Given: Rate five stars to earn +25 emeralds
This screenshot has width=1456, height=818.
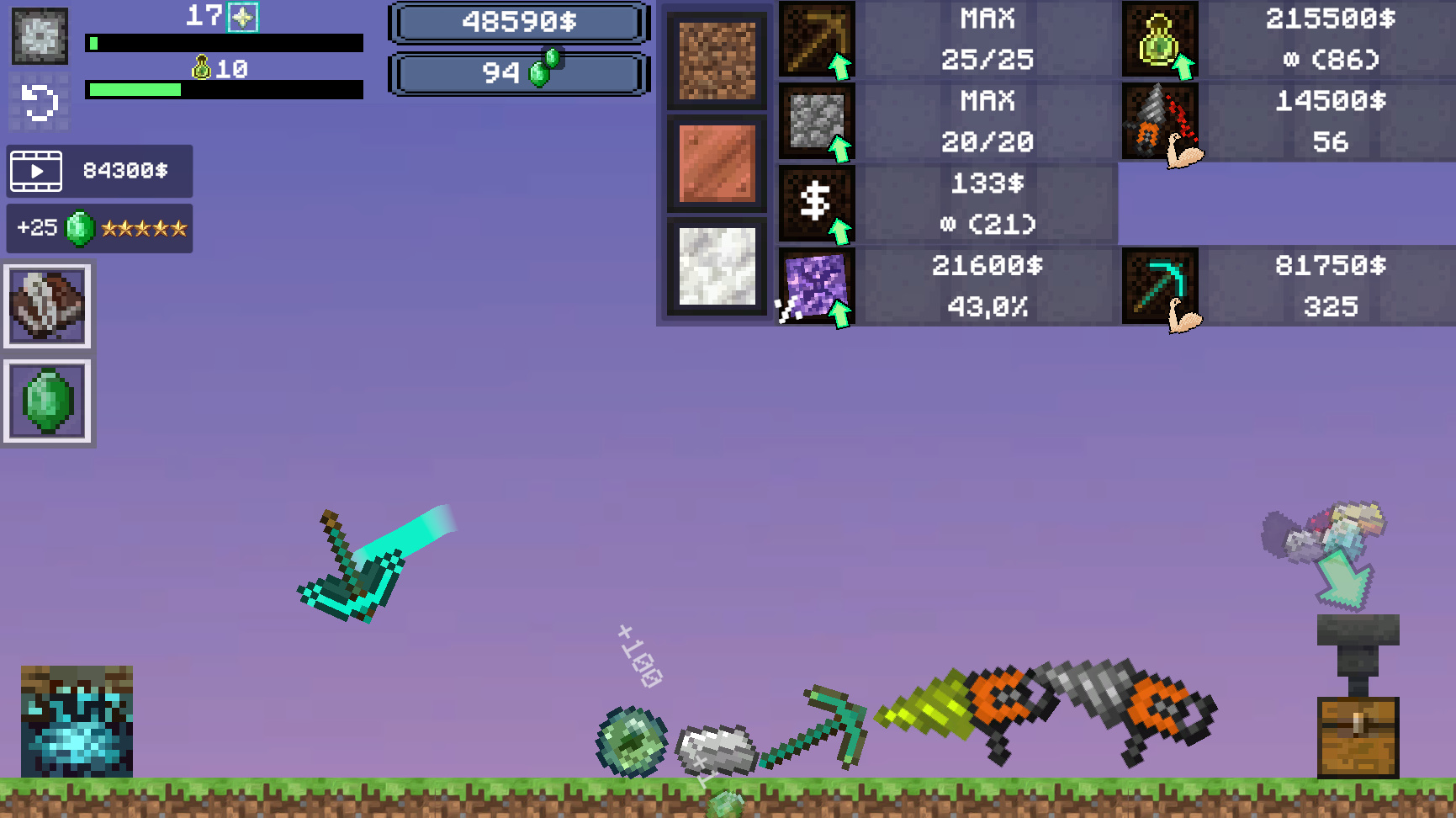Looking at the screenshot, I should pos(98,227).
